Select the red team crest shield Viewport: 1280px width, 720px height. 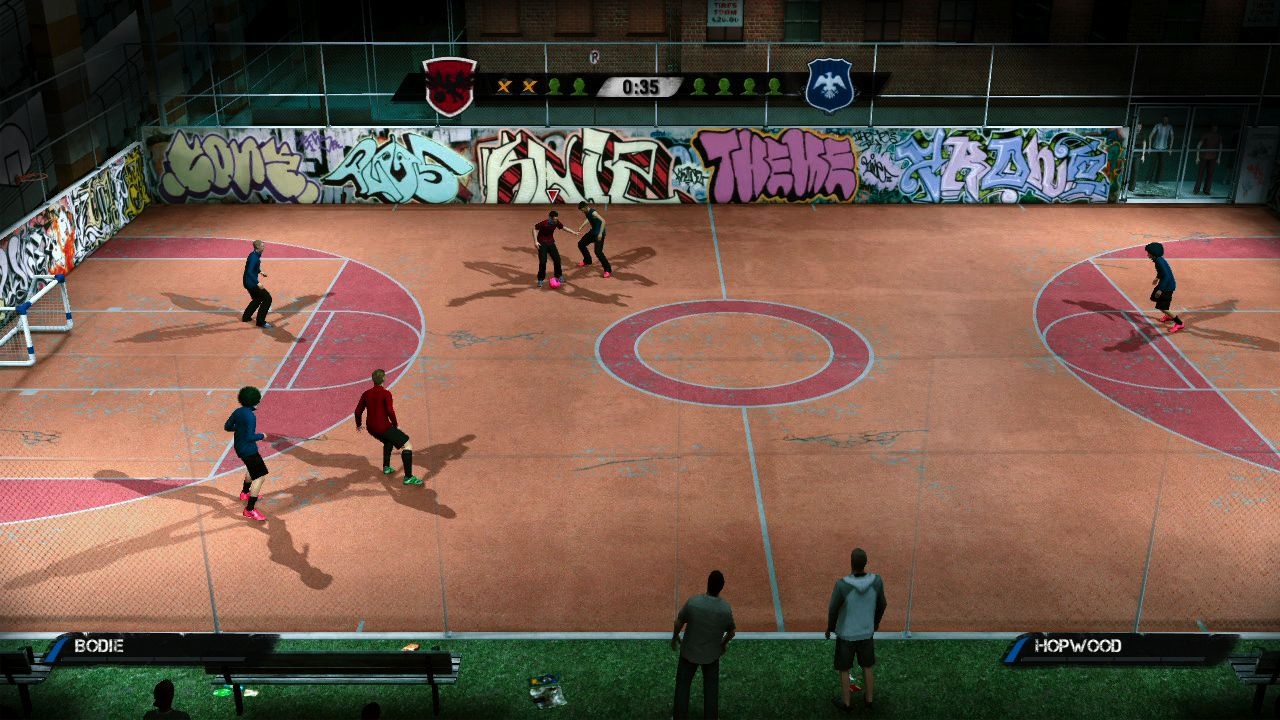click(x=449, y=82)
